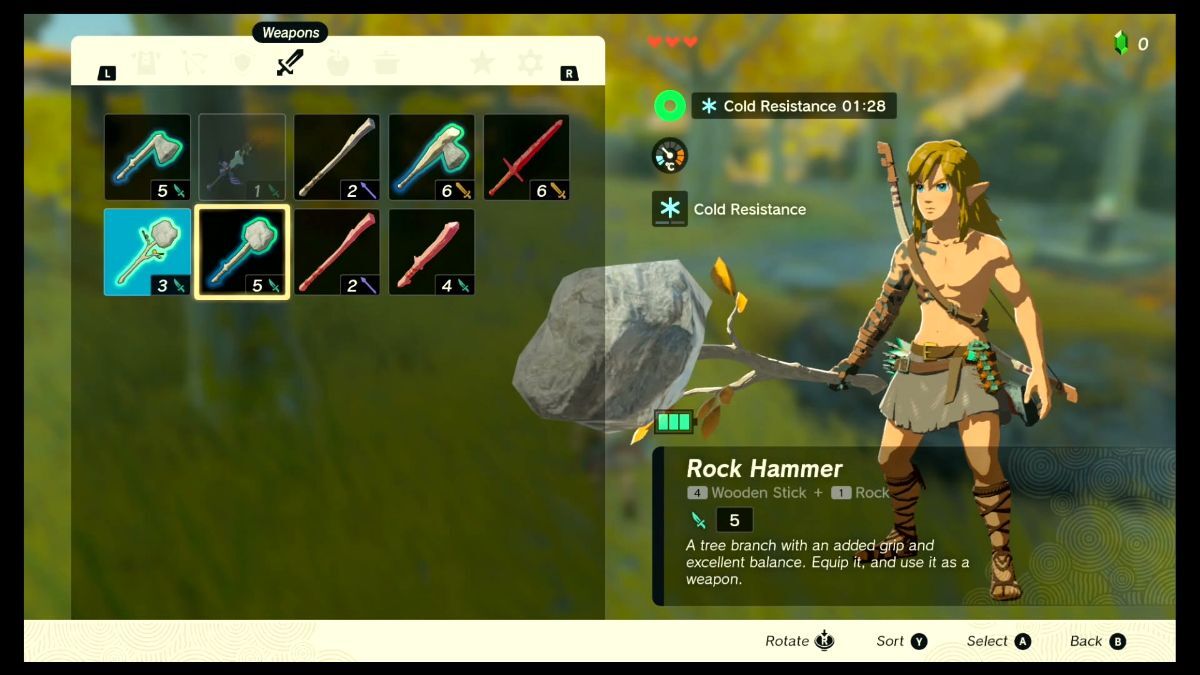The image size is (1200, 675).
Task: Open the Weapons sword tab
Action: 290,64
